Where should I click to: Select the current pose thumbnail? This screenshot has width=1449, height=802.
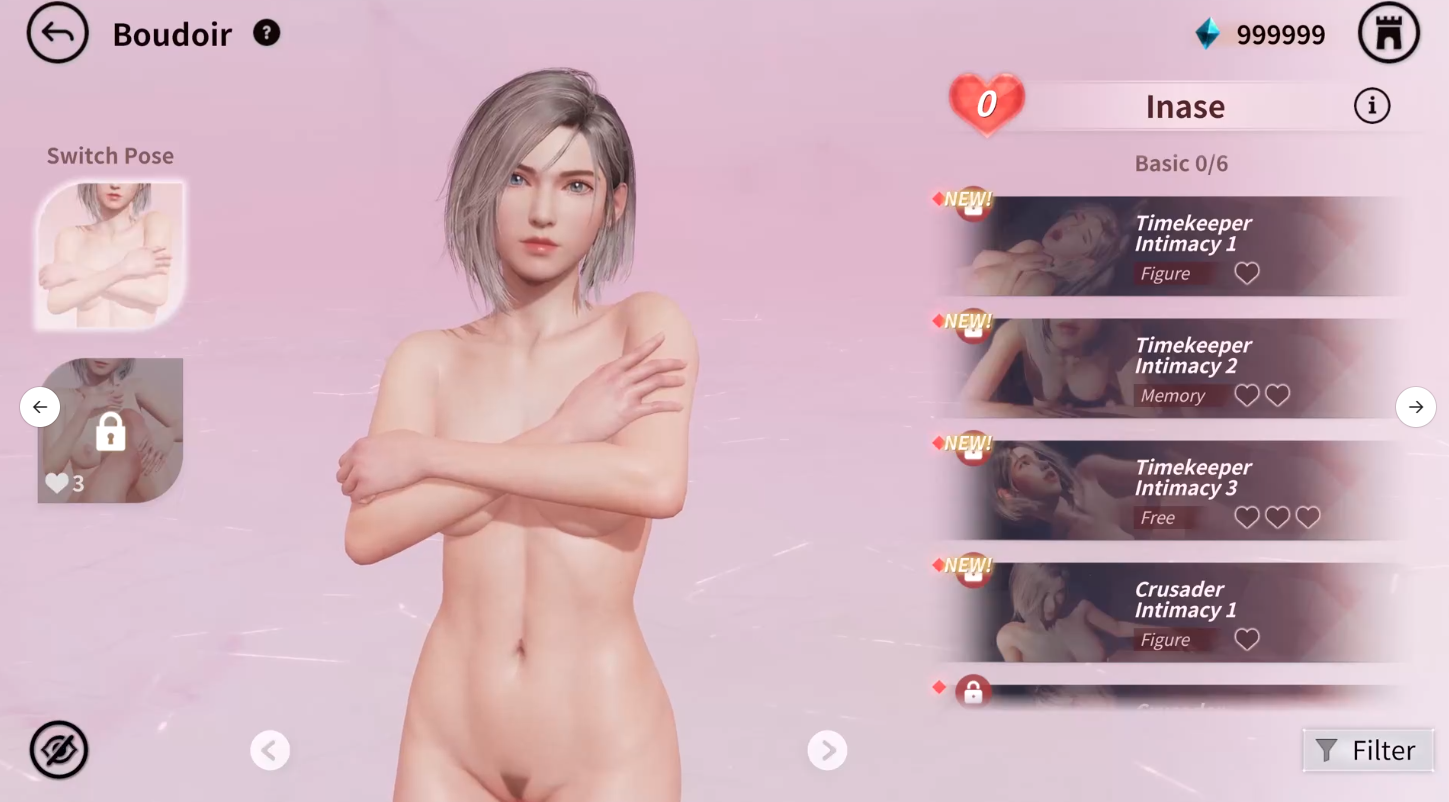click(x=110, y=255)
